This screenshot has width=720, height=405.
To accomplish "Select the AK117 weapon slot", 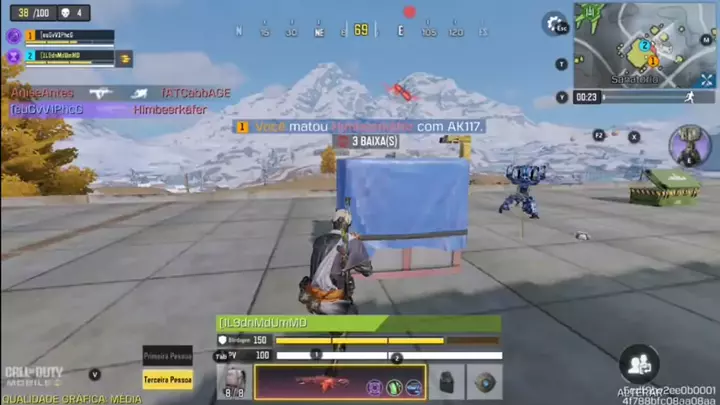I will click(x=340, y=383).
